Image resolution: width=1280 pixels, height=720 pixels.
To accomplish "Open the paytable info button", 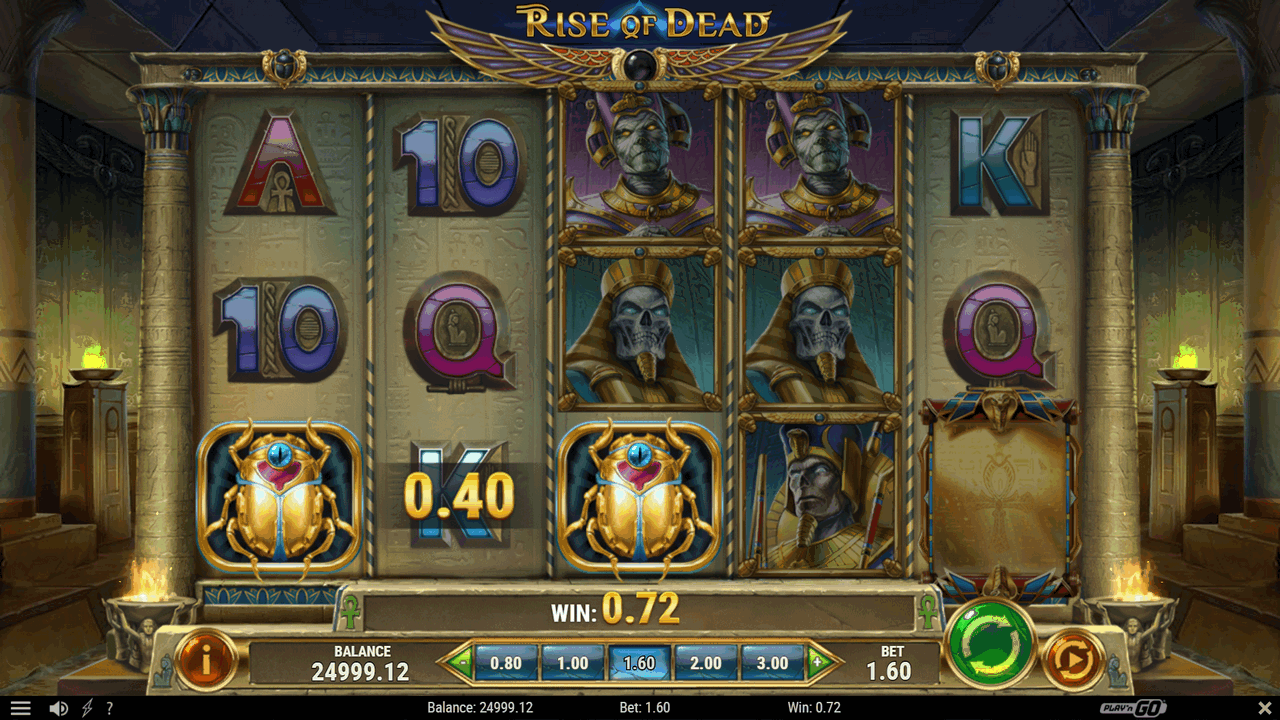I will [x=206, y=660].
